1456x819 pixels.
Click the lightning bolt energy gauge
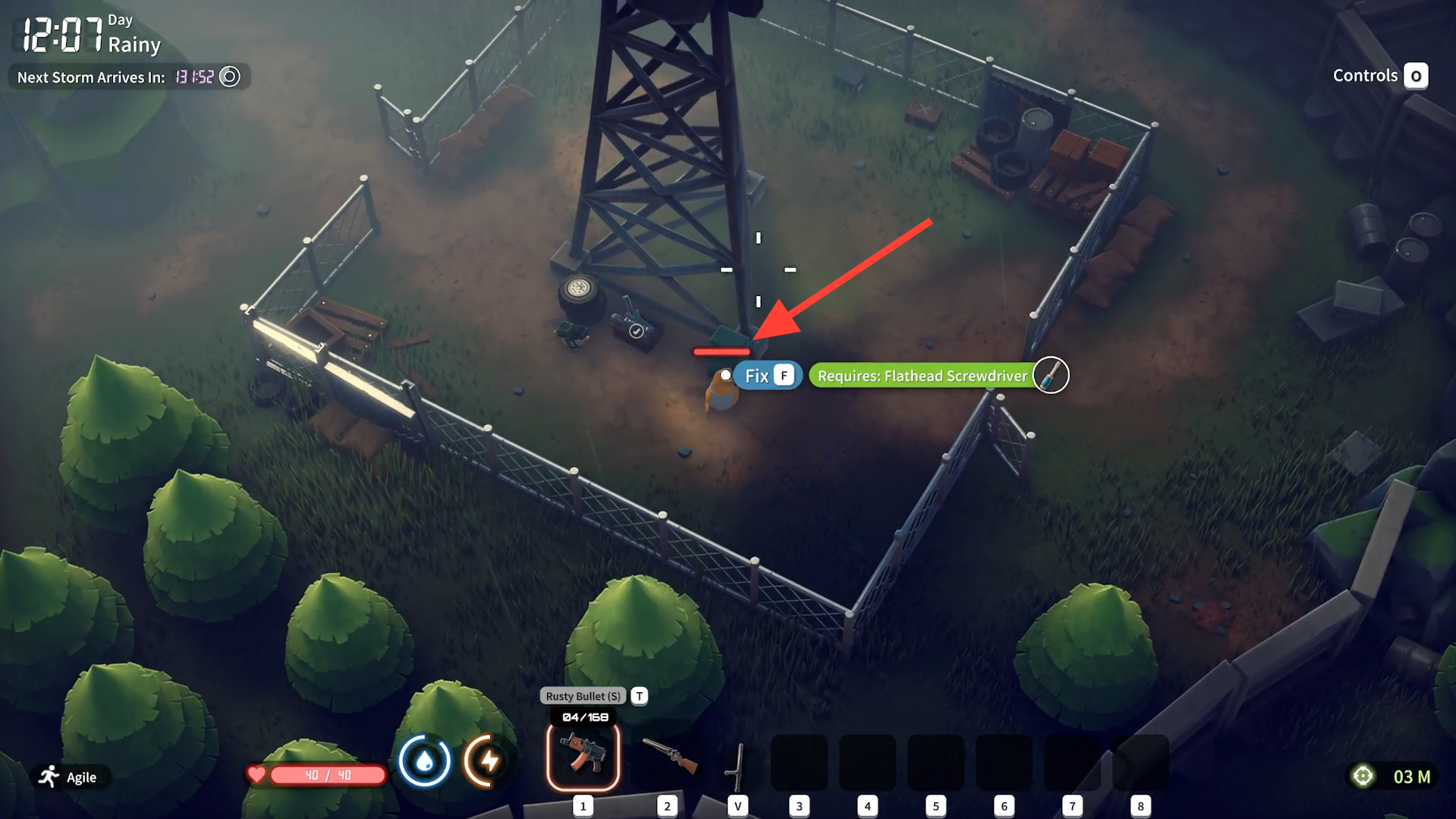[489, 761]
